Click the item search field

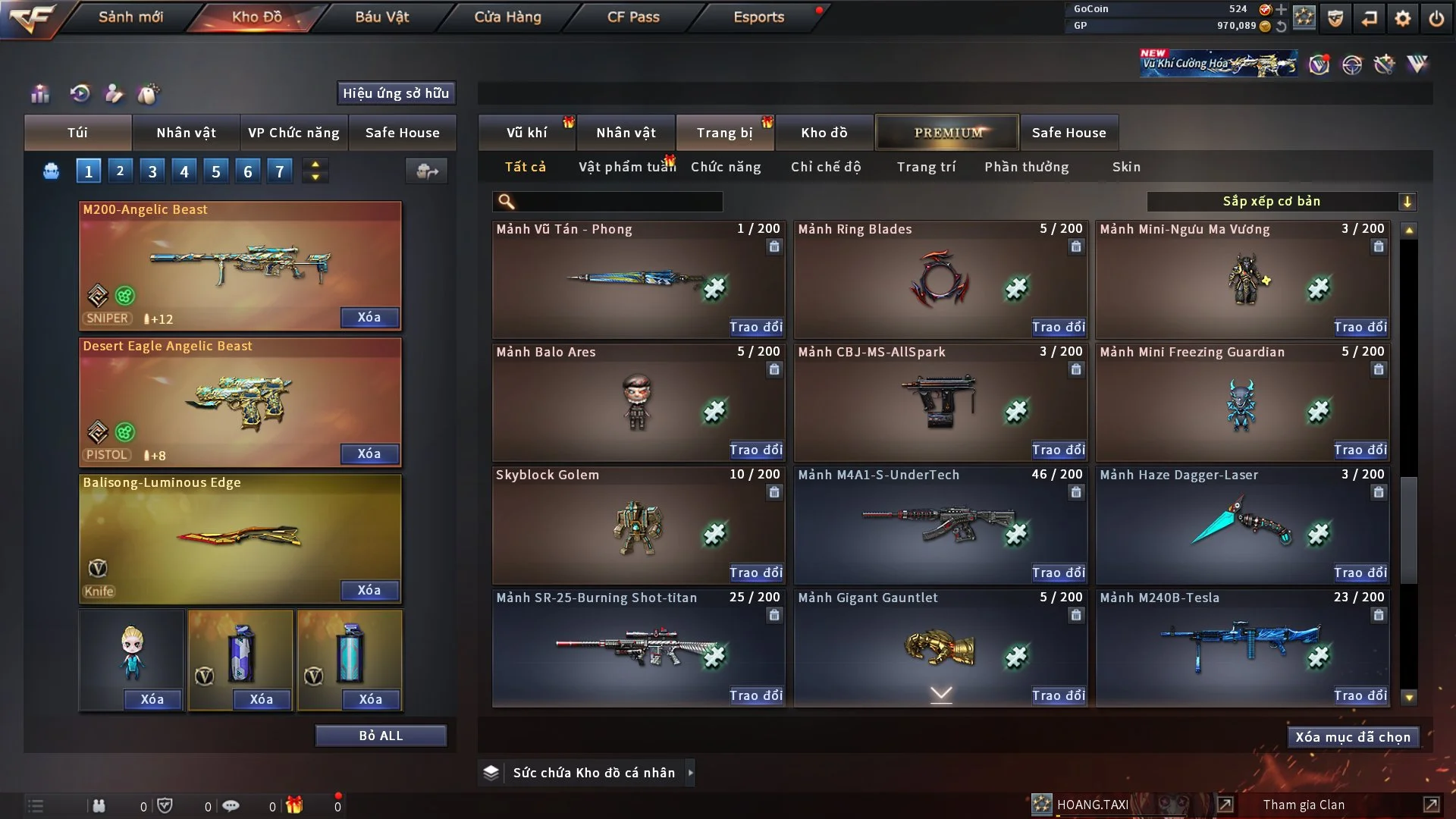tap(618, 202)
